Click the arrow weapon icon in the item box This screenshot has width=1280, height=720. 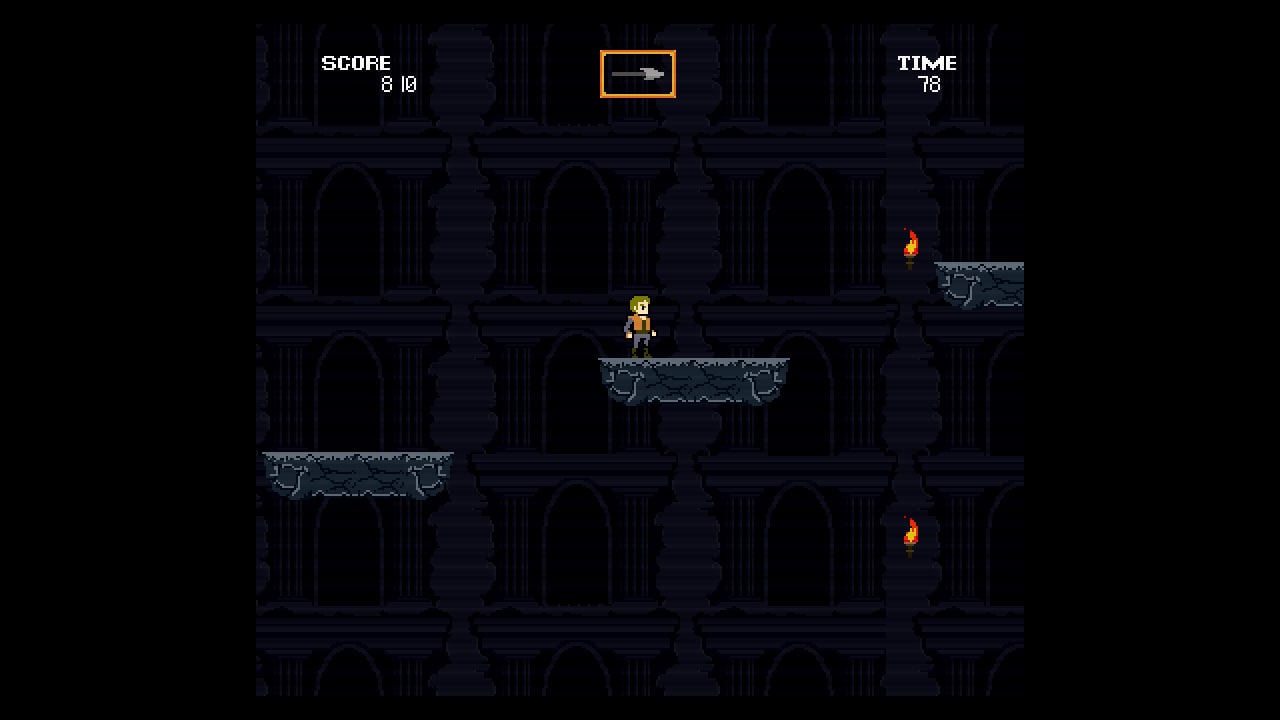[x=637, y=74]
